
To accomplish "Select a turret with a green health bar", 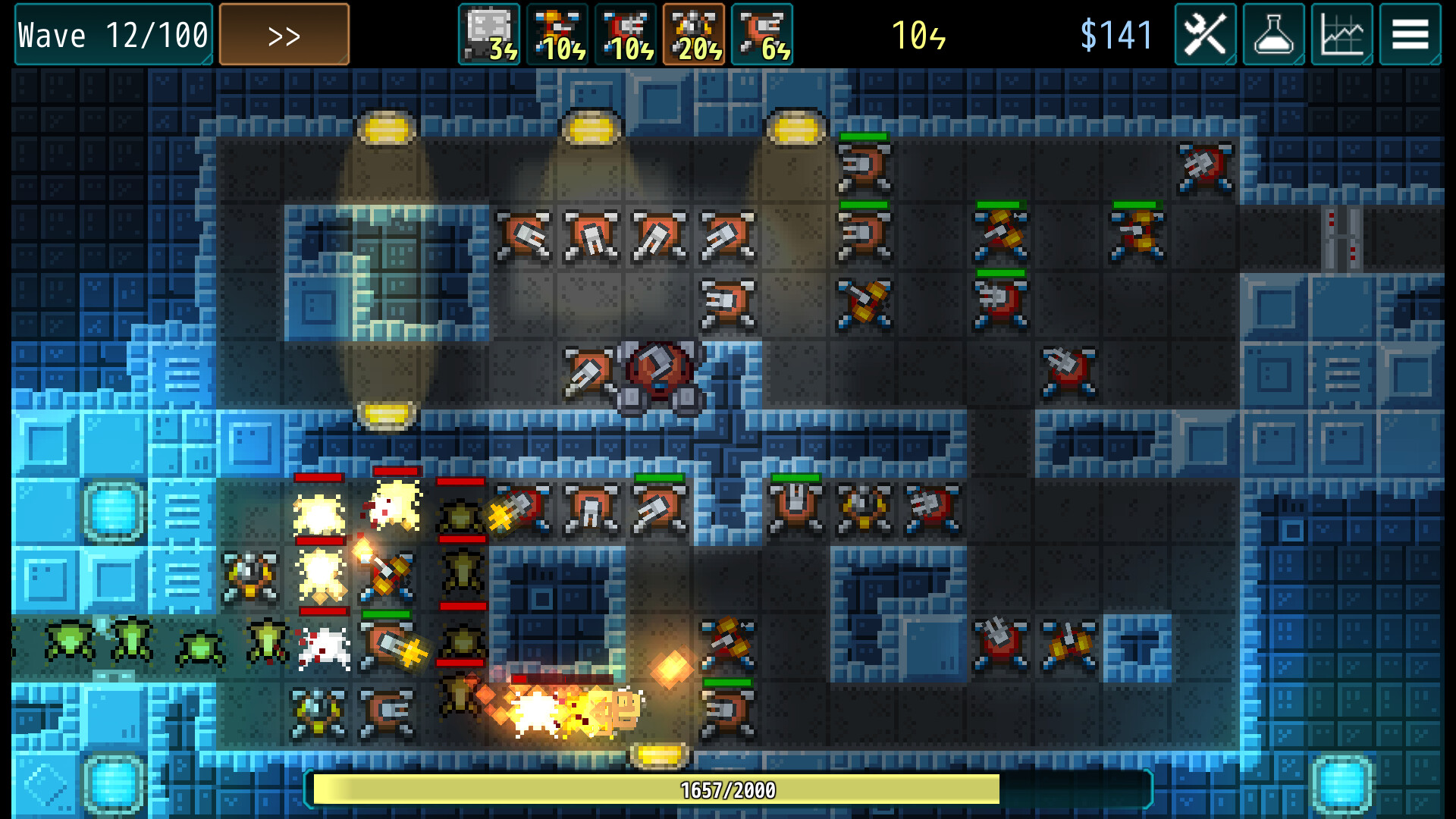I will point(864,167).
